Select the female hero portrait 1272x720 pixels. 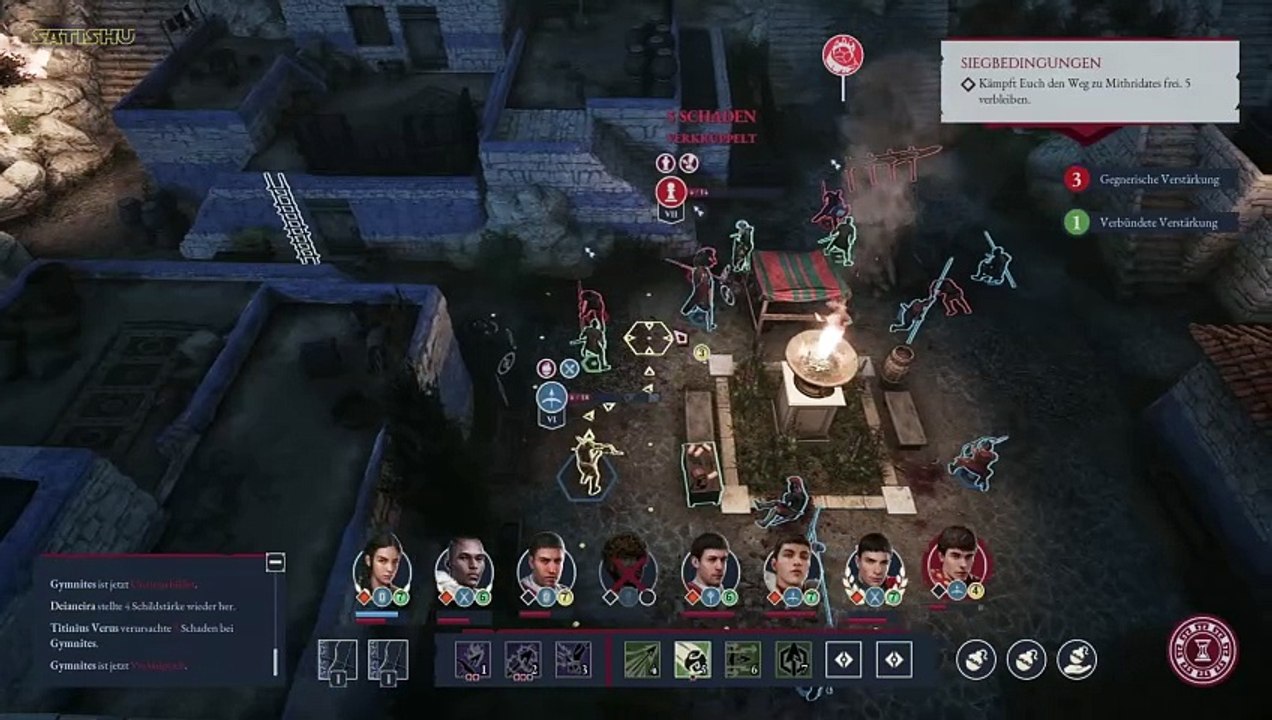point(381,567)
